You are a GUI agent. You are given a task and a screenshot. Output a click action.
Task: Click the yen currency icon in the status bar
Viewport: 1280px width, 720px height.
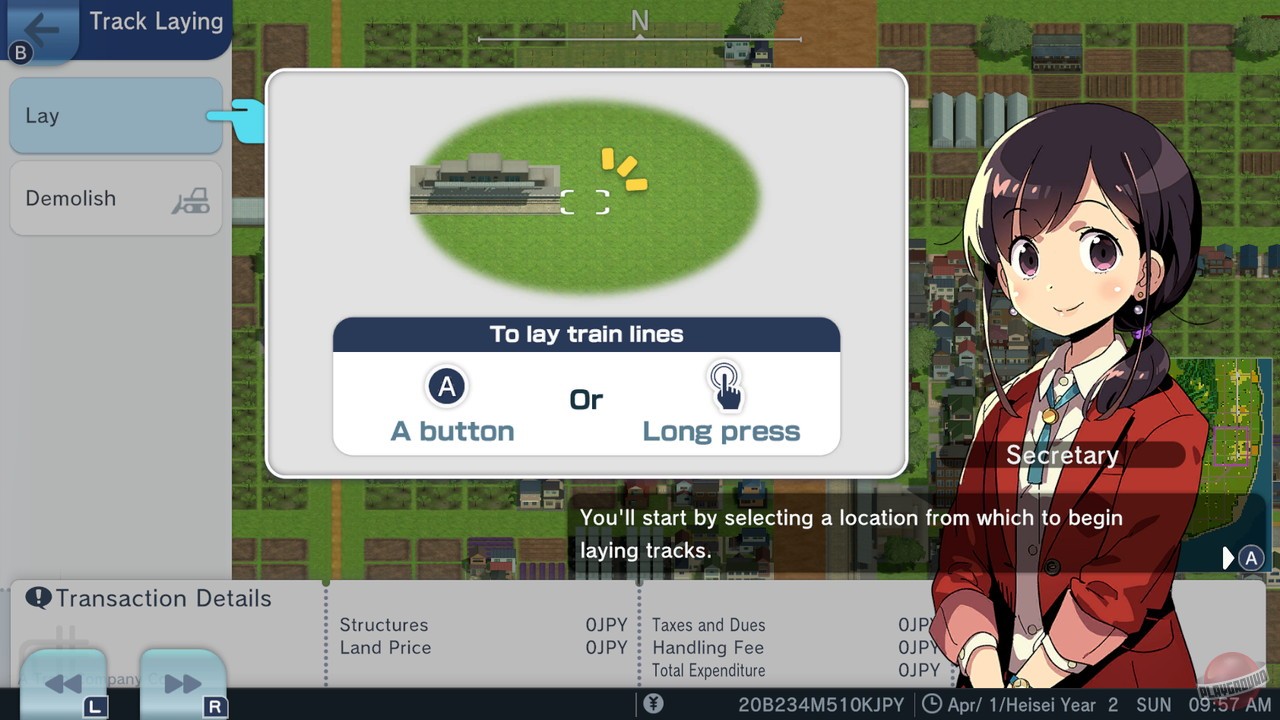(x=654, y=703)
